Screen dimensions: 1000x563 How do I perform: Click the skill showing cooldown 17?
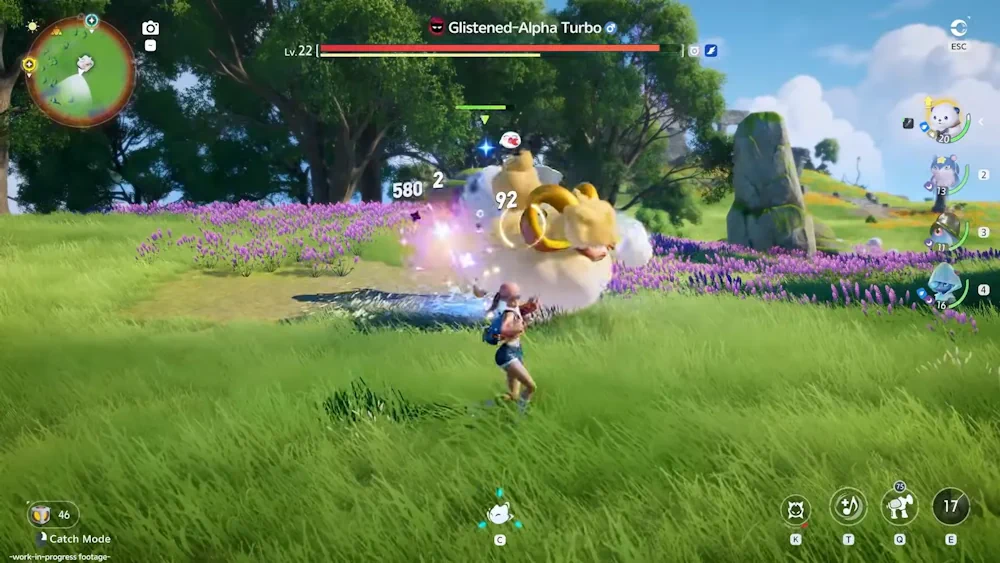(950, 507)
